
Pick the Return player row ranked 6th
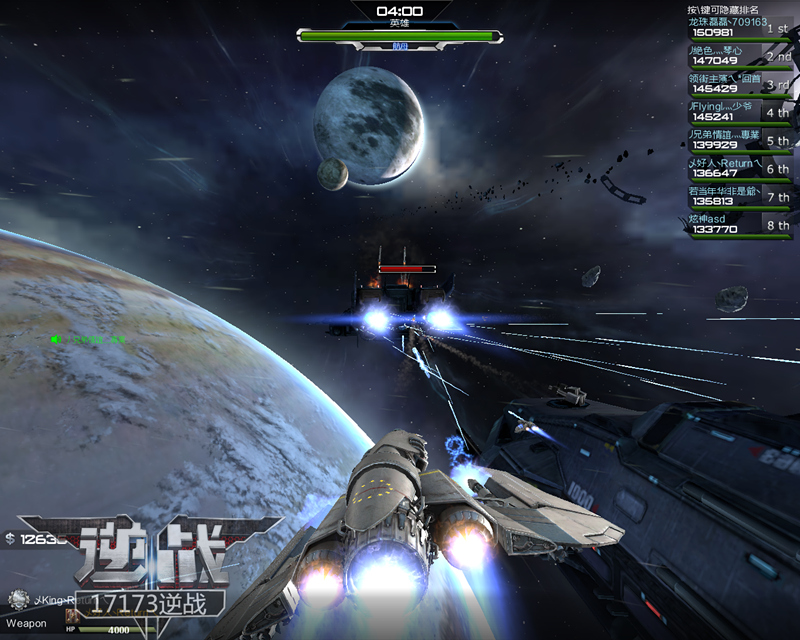740,168
